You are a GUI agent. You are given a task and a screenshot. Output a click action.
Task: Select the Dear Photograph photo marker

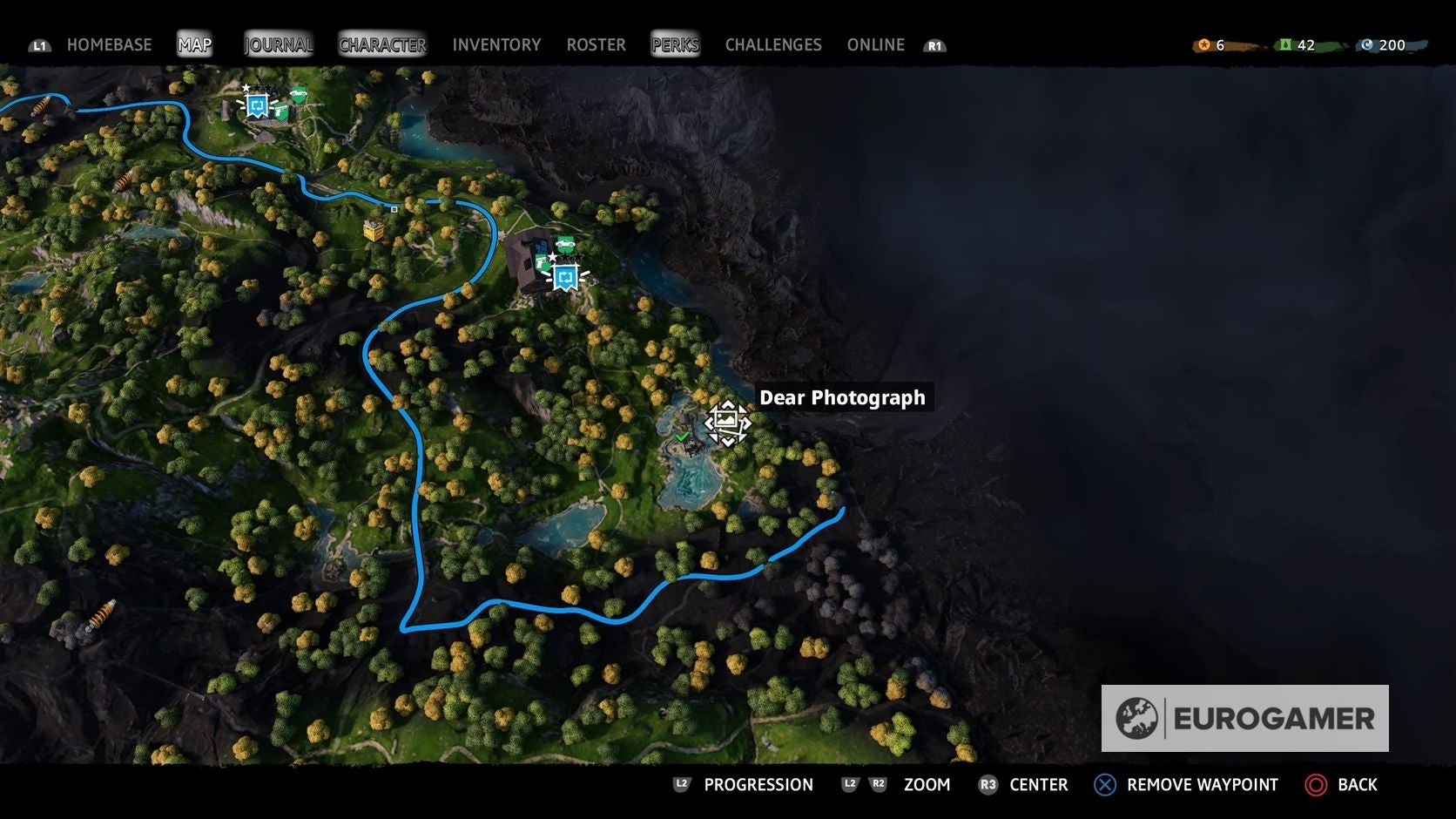point(727,421)
